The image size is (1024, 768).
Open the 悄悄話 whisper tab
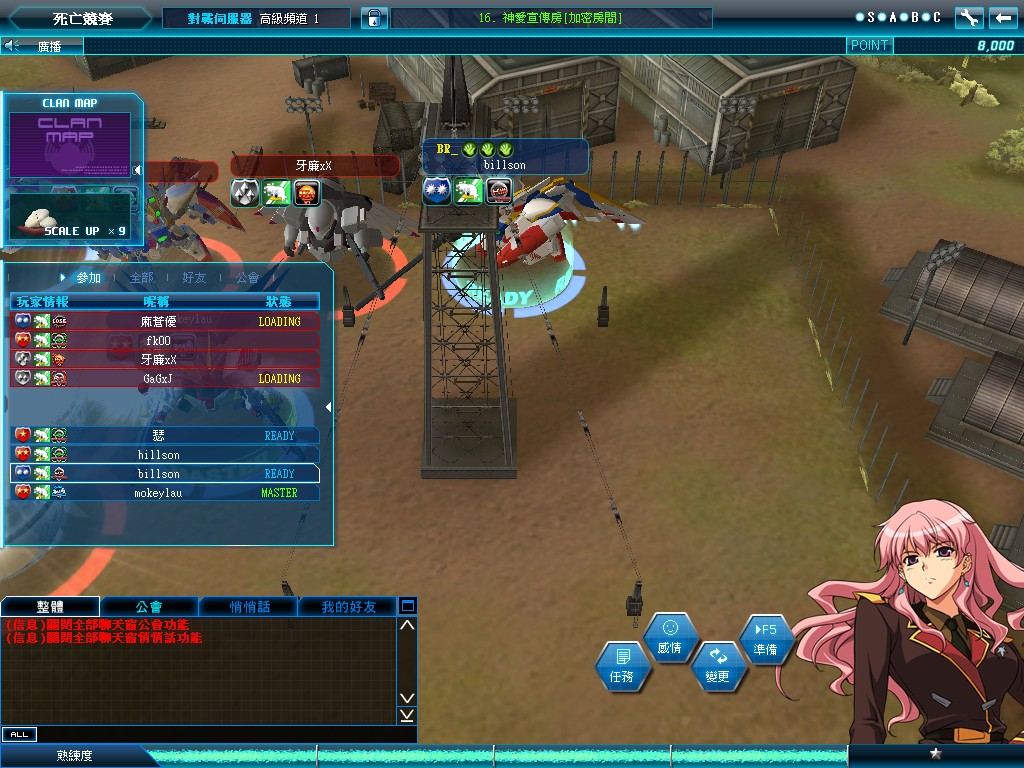[249, 606]
